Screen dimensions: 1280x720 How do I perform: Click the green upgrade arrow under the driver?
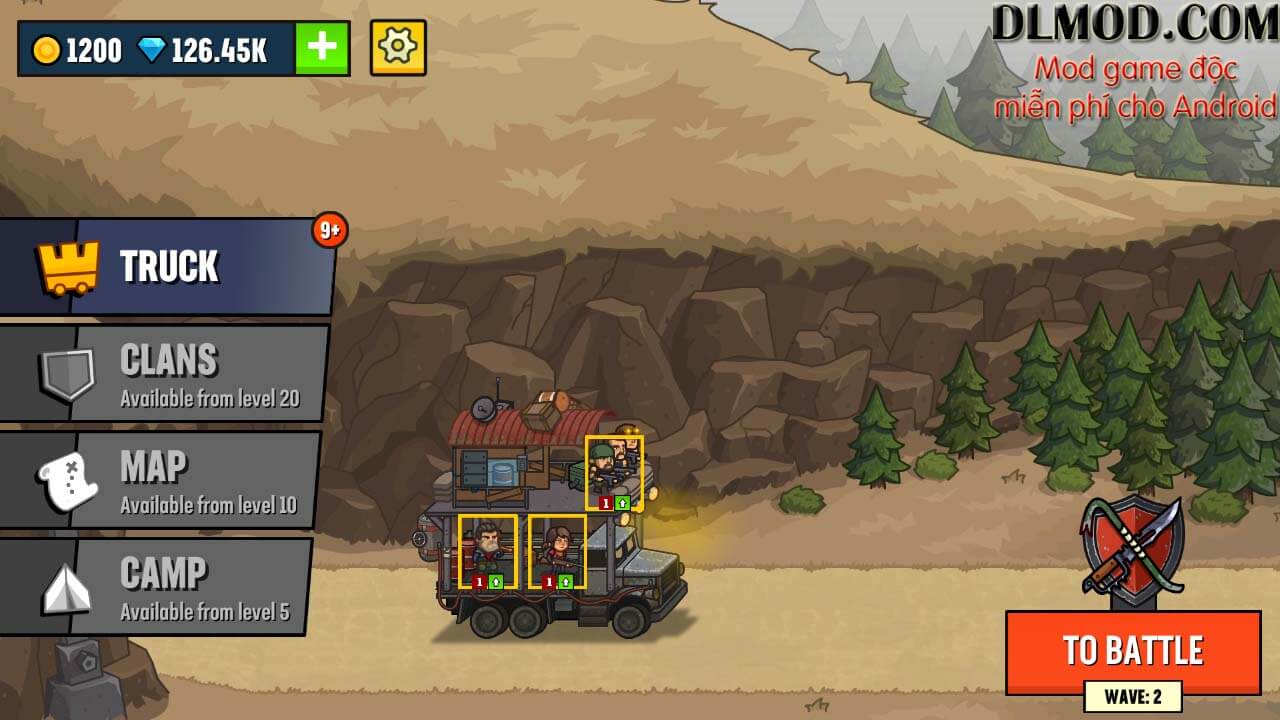pyautogui.click(x=496, y=582)
